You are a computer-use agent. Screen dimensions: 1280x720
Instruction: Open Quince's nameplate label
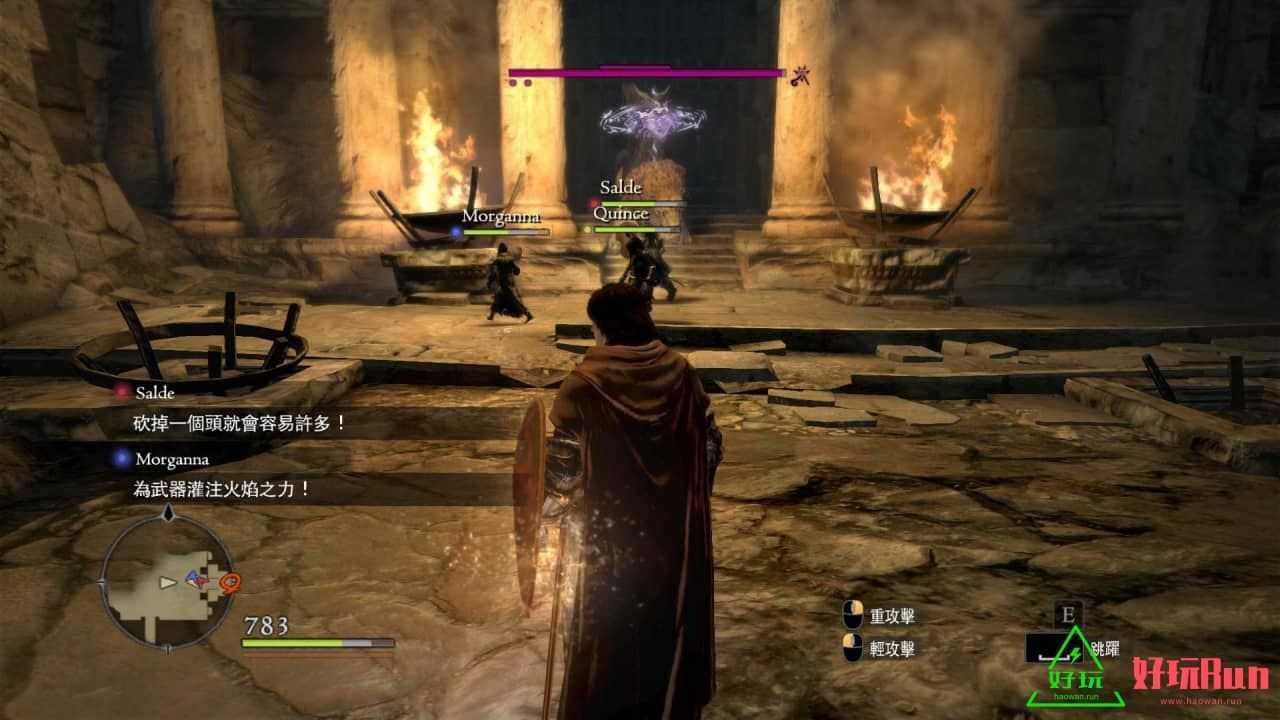tap(621, 213)
